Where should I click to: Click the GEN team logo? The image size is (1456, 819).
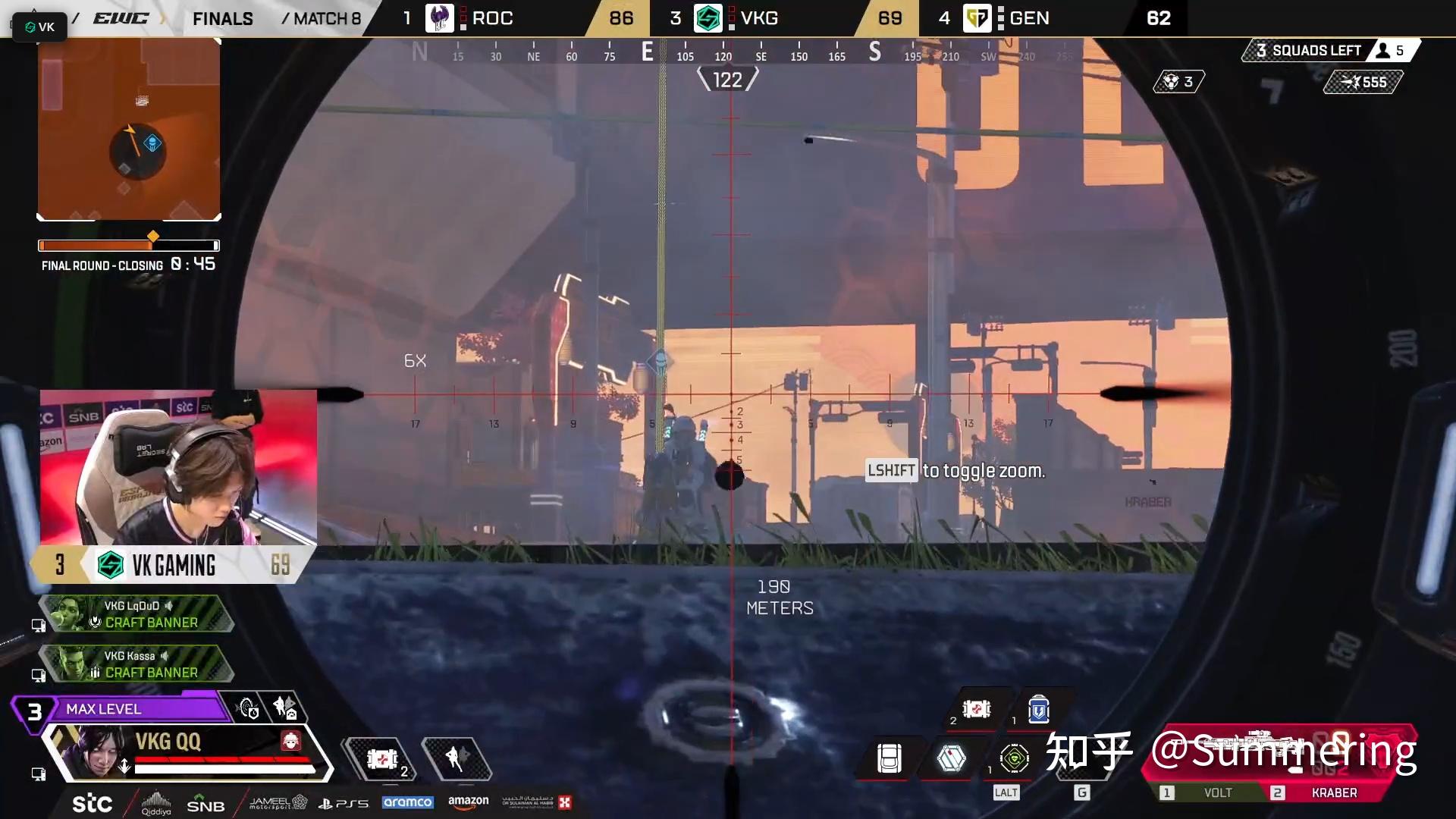click(x=978, y=18)
